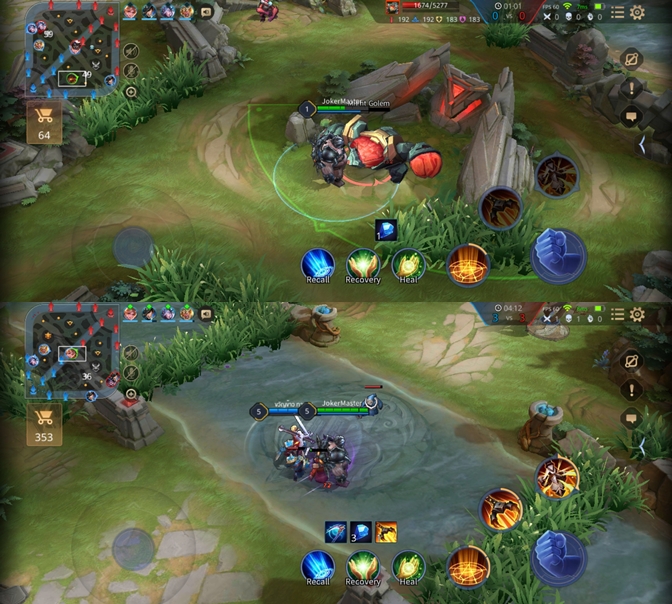The width and height of the screenshot is (672, 604).
Task: Select the blue crystal icon marked with 3
Action: pos(360,532)
